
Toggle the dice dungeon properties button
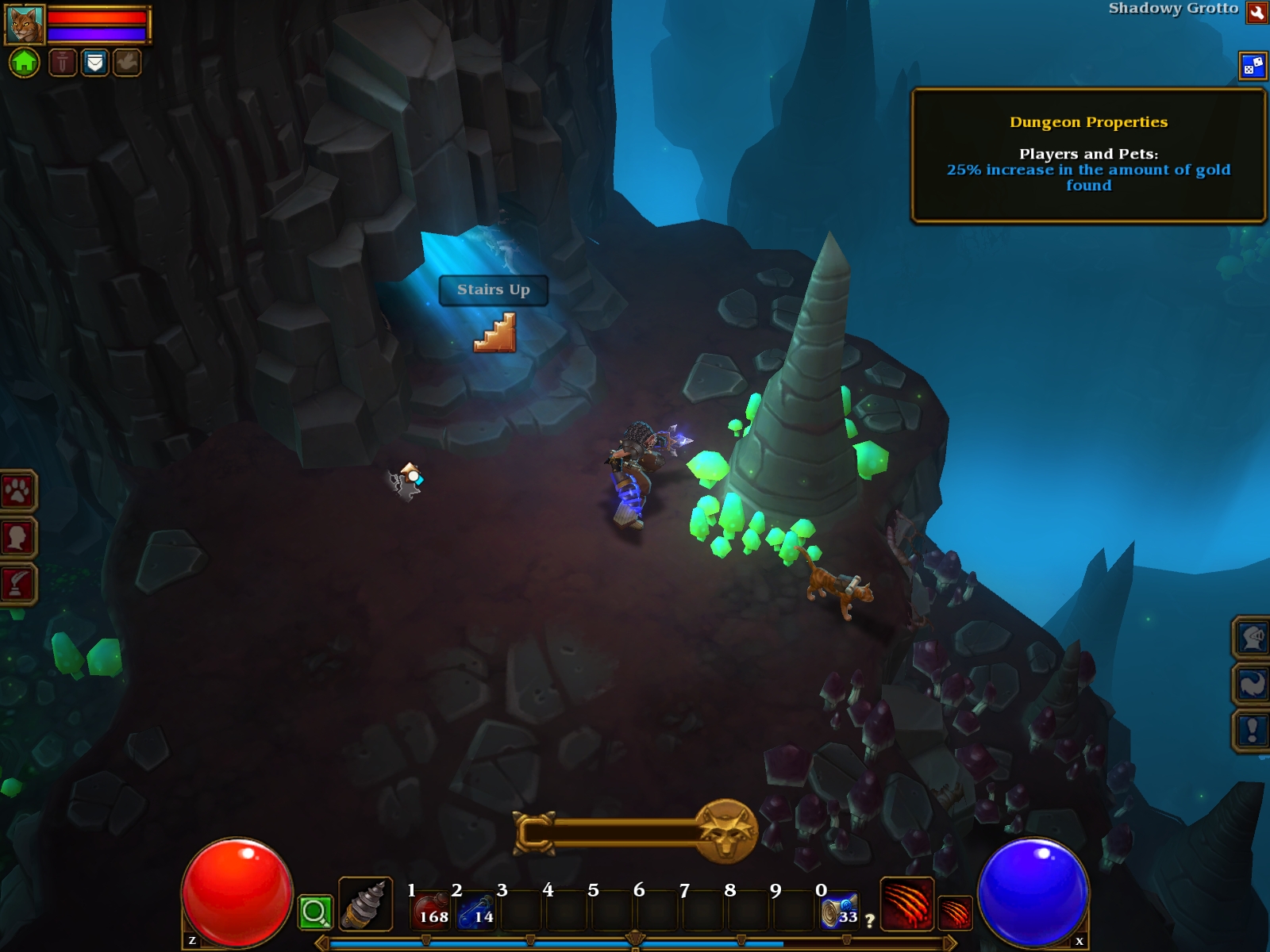point(1253,67)
